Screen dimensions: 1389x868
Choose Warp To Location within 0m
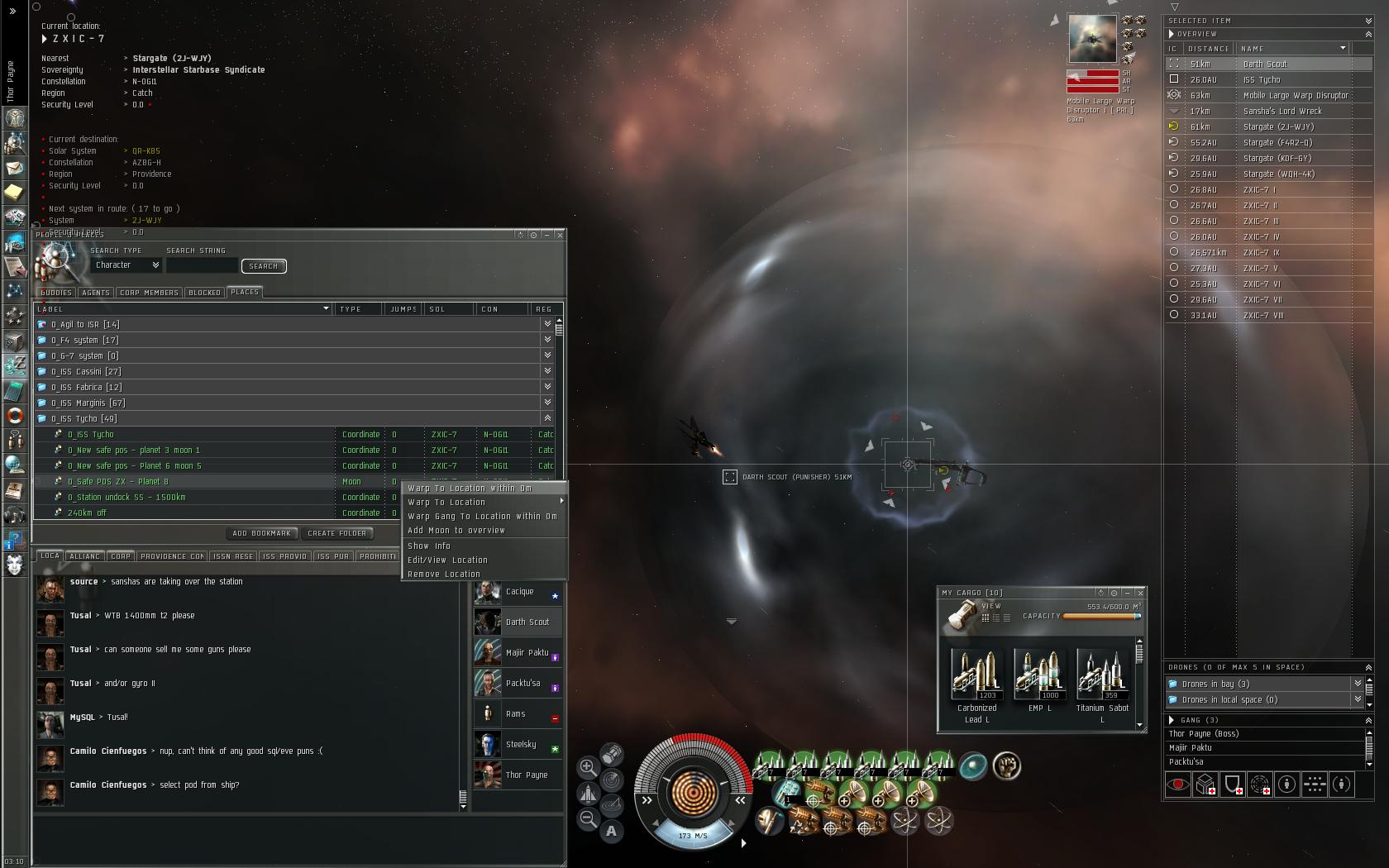tap(470, 489)
